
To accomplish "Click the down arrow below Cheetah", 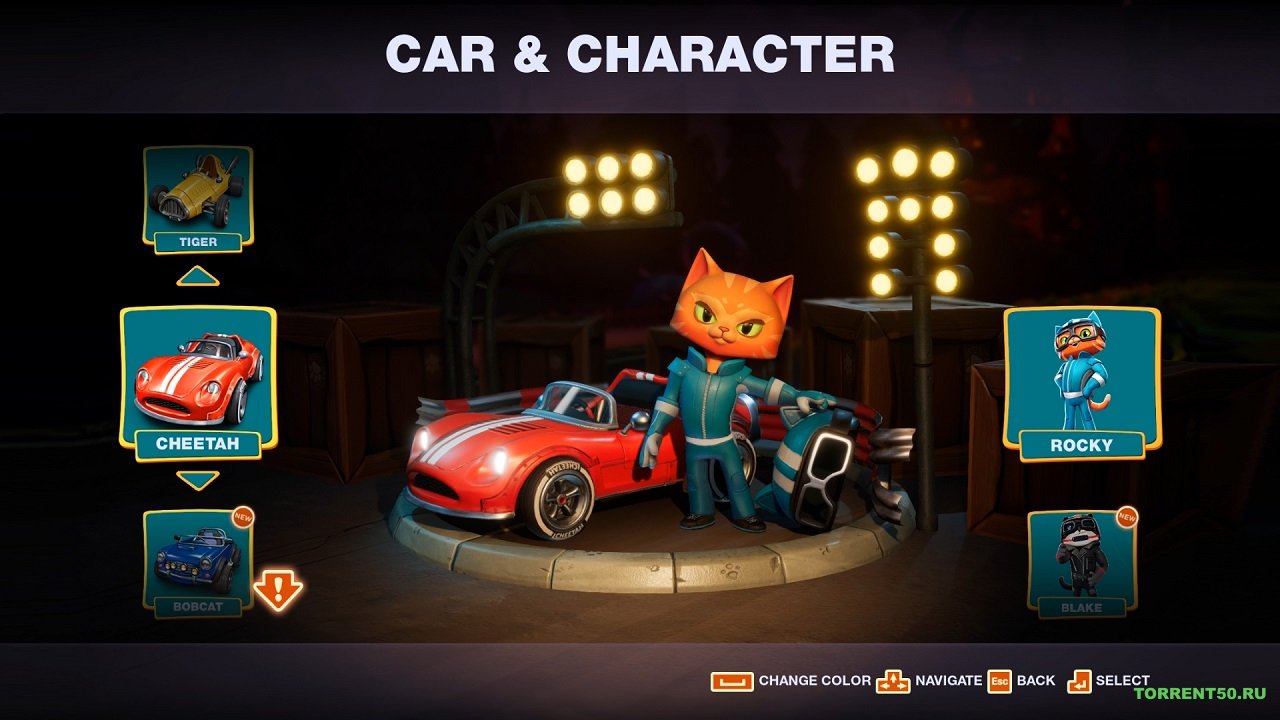I will point(198,480).
